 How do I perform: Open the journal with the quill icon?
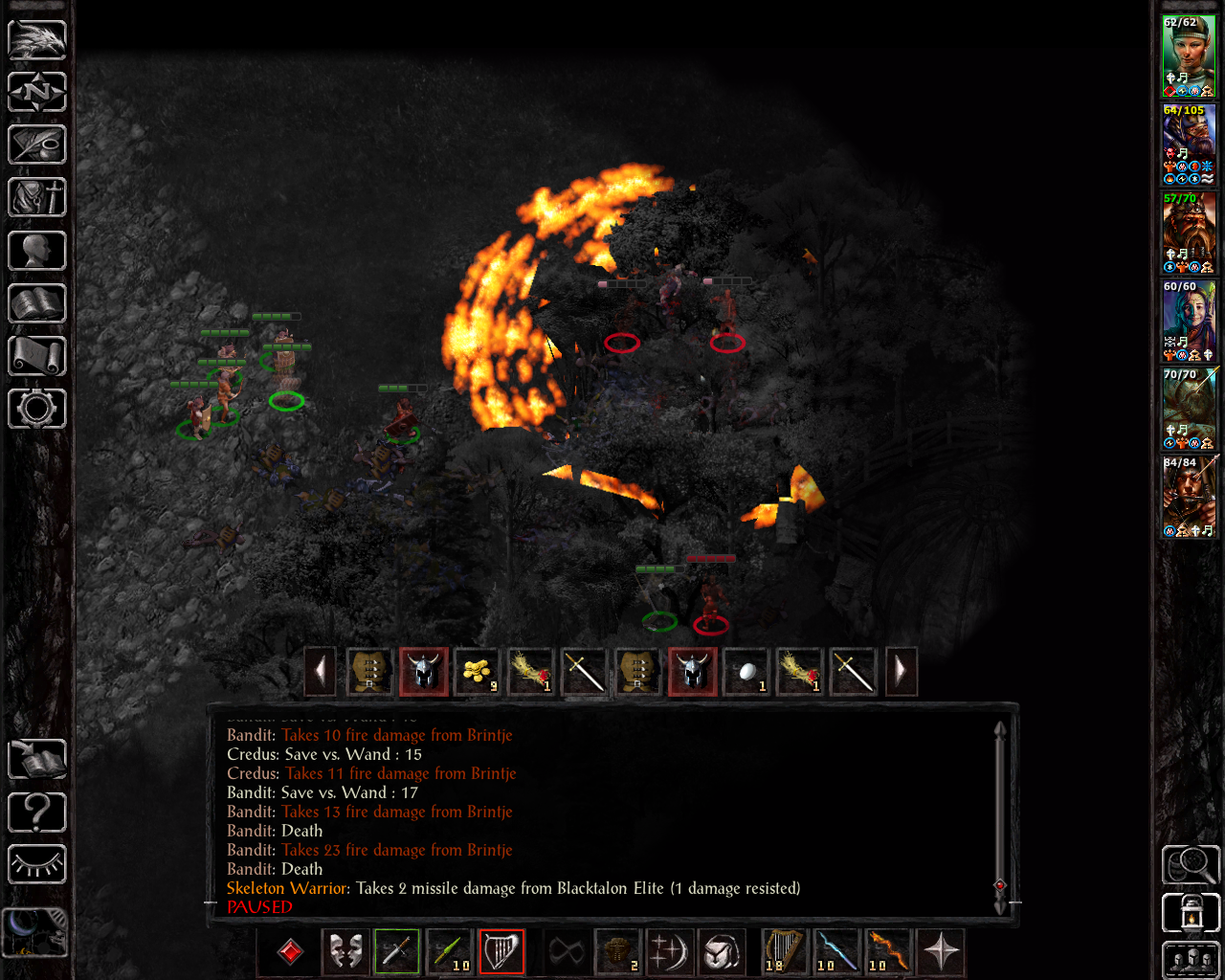click(37, 145)
